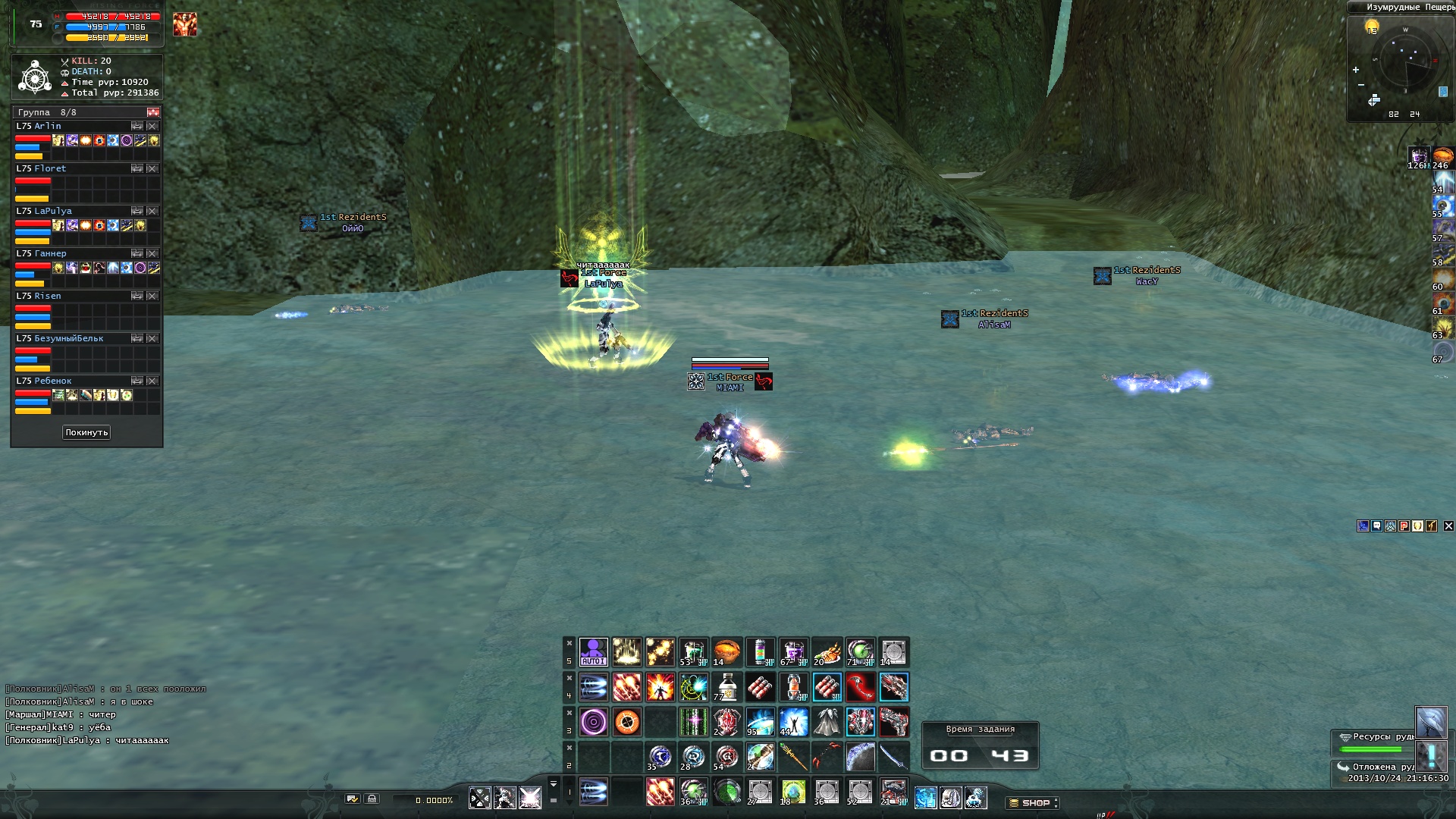
Task: Zoom in the minimap with plus button
Action: coord(1356,70)
